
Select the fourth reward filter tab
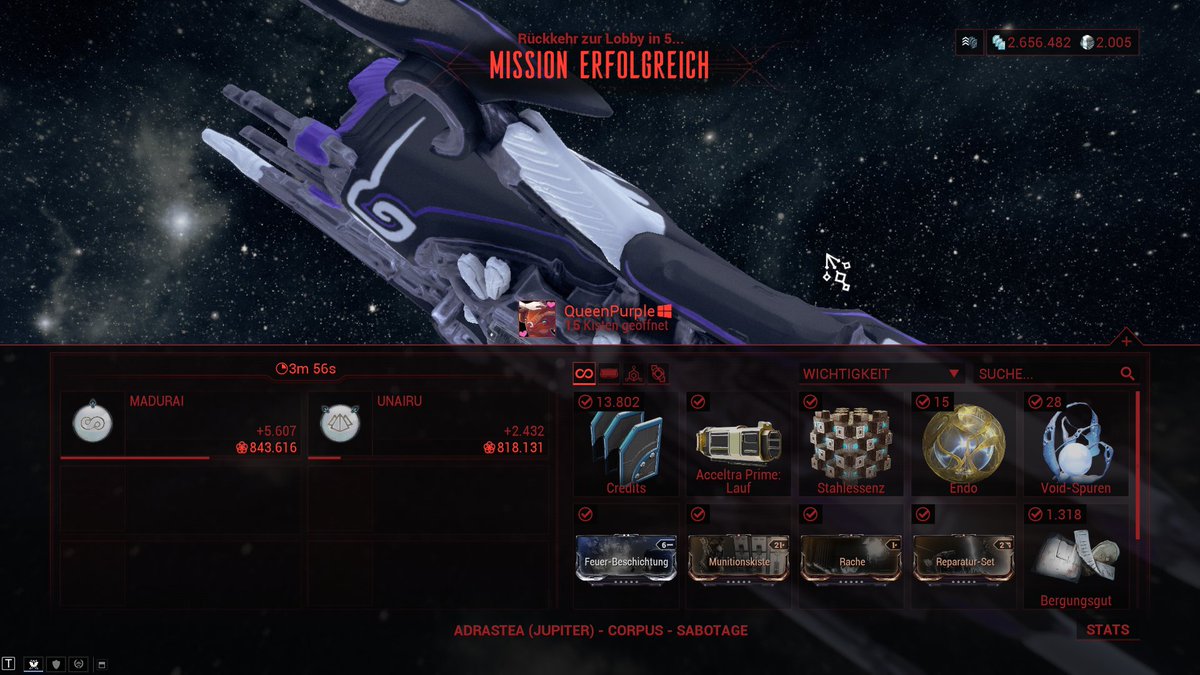[658, 374]
